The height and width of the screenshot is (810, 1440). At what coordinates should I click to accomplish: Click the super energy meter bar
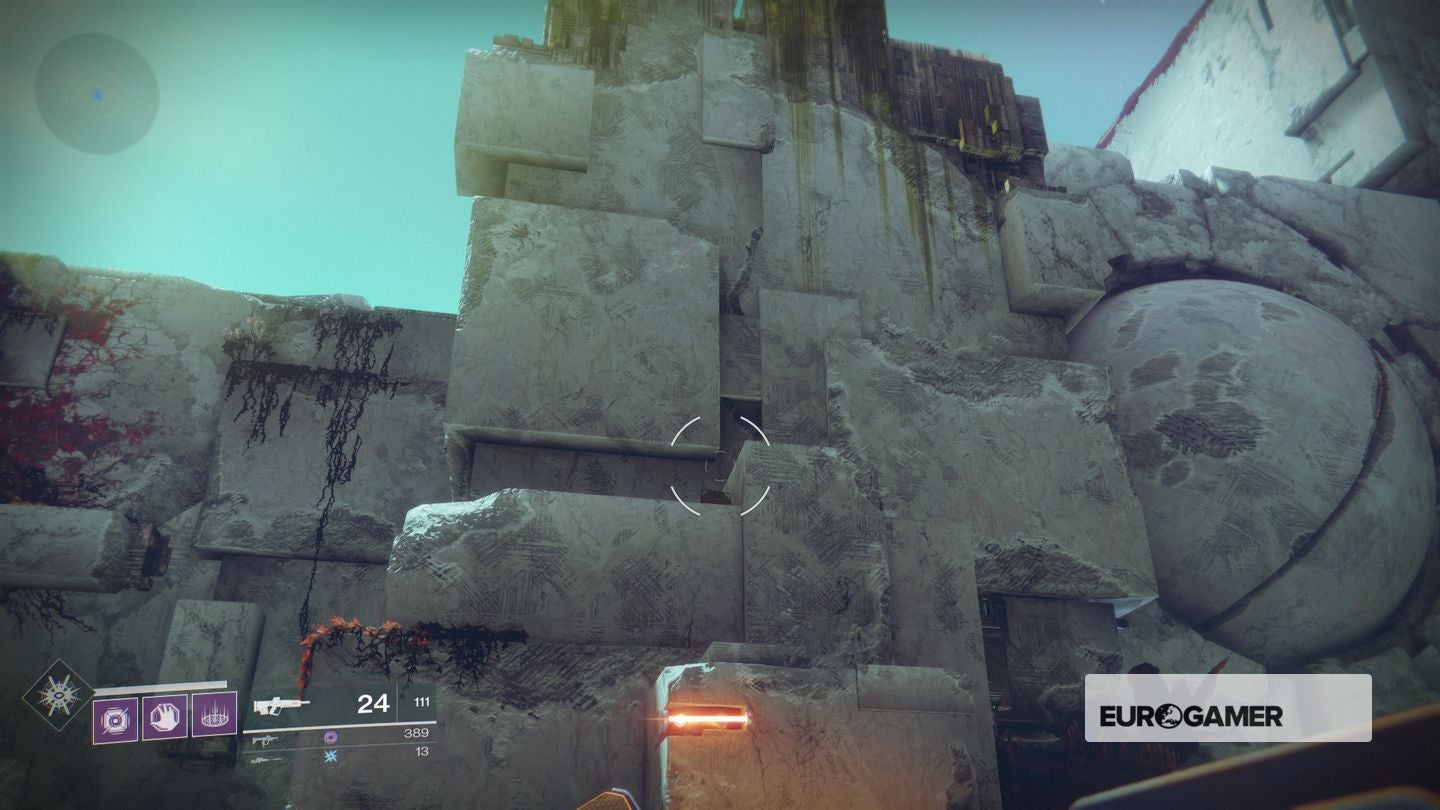pyautogui.click(x=158, y=683)
